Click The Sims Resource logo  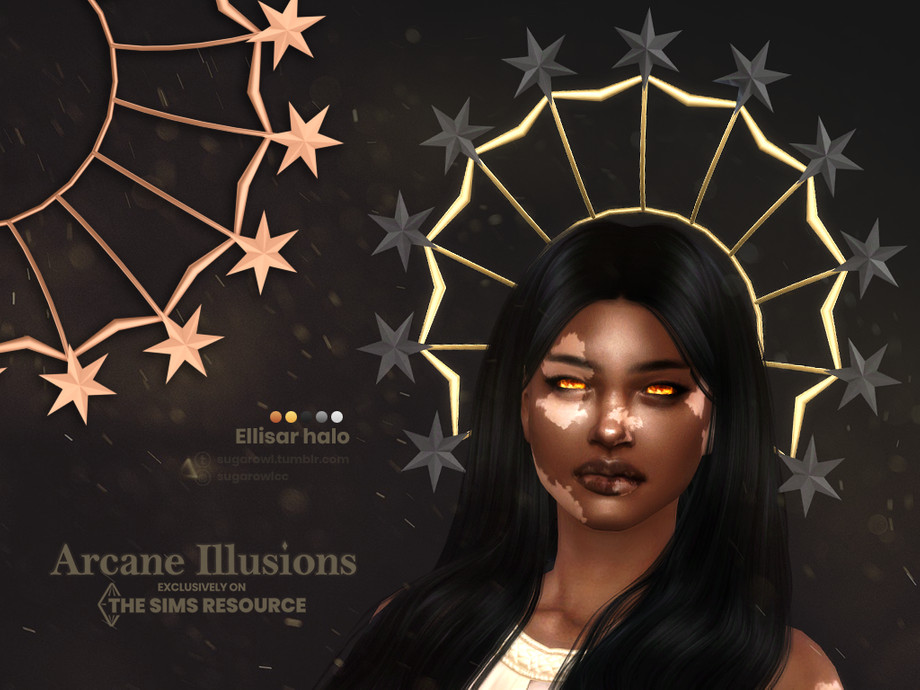200,604
